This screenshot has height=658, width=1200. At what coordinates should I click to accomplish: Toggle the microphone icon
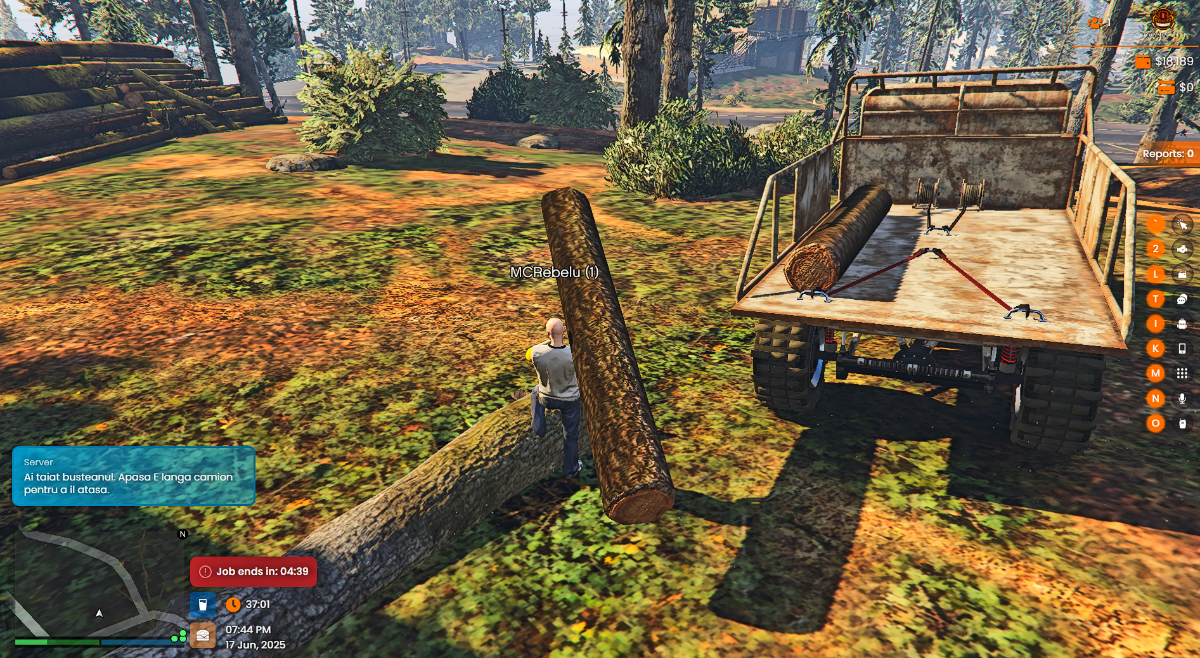point(1182,398)
